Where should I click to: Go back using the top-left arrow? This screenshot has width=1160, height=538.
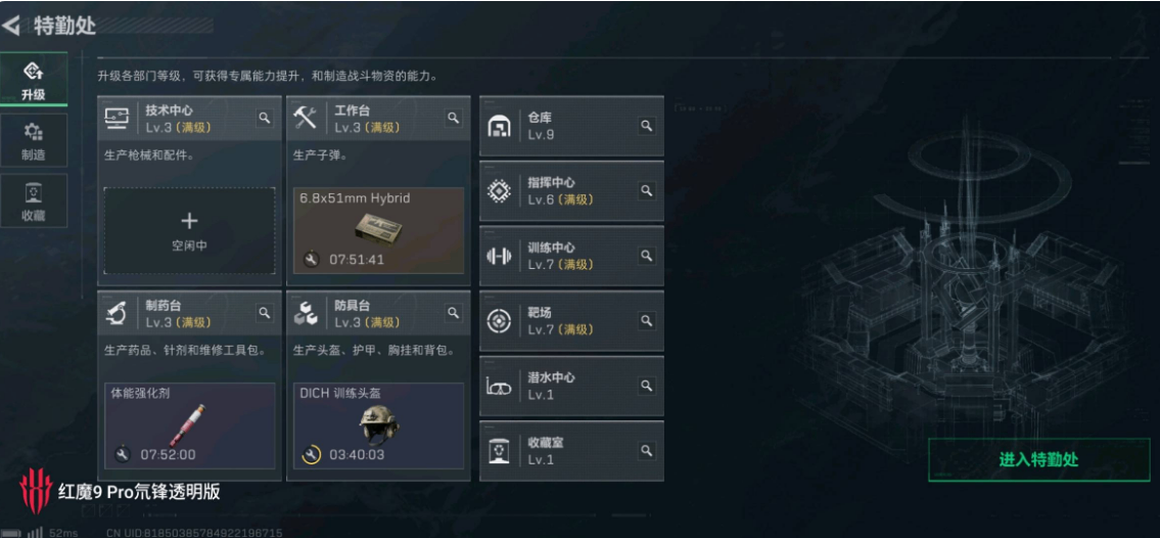click(12, 24)
